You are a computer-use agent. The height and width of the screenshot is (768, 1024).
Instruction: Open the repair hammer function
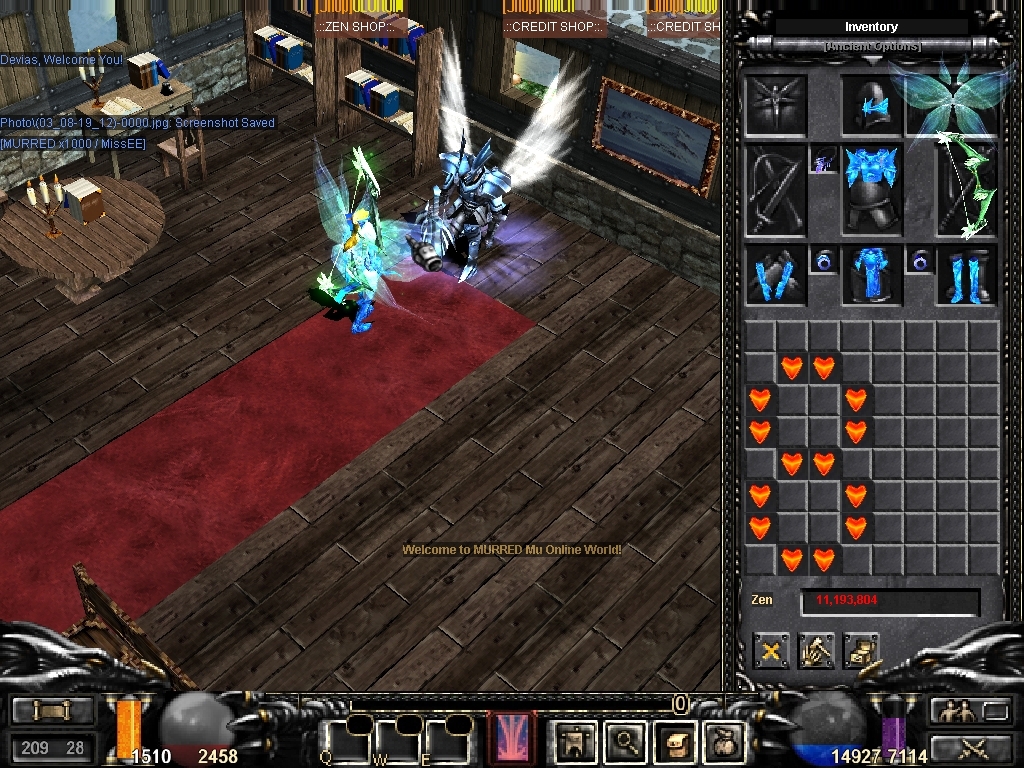tap(816, 652)
